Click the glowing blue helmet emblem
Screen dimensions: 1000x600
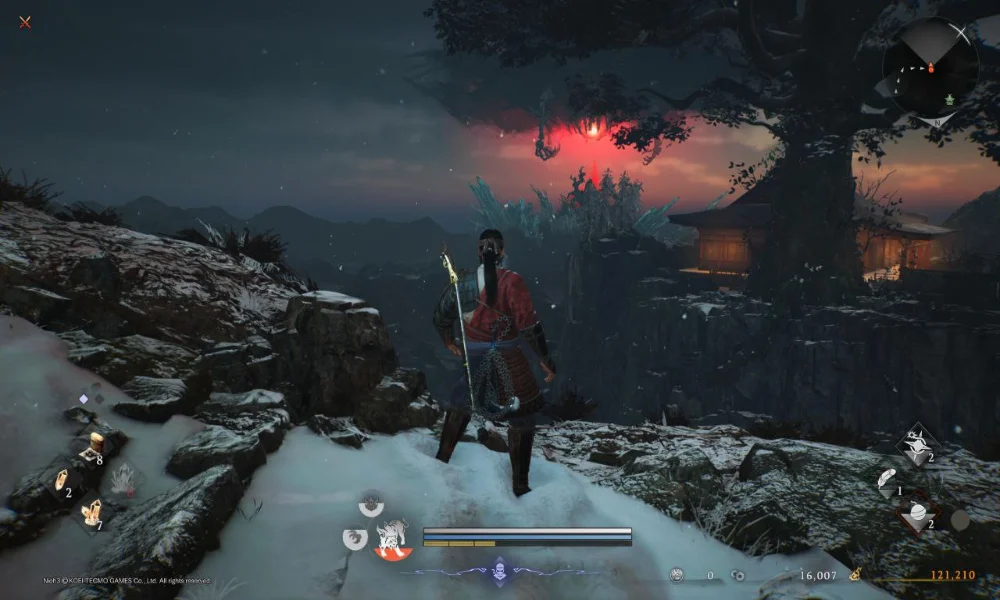(500, 573)
